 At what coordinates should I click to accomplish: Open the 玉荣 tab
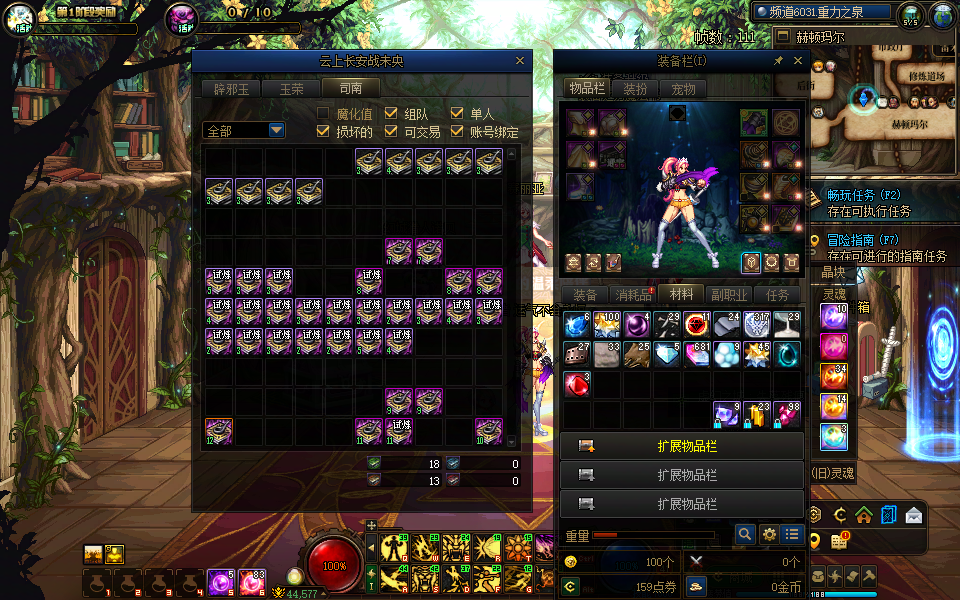(291, 88)
